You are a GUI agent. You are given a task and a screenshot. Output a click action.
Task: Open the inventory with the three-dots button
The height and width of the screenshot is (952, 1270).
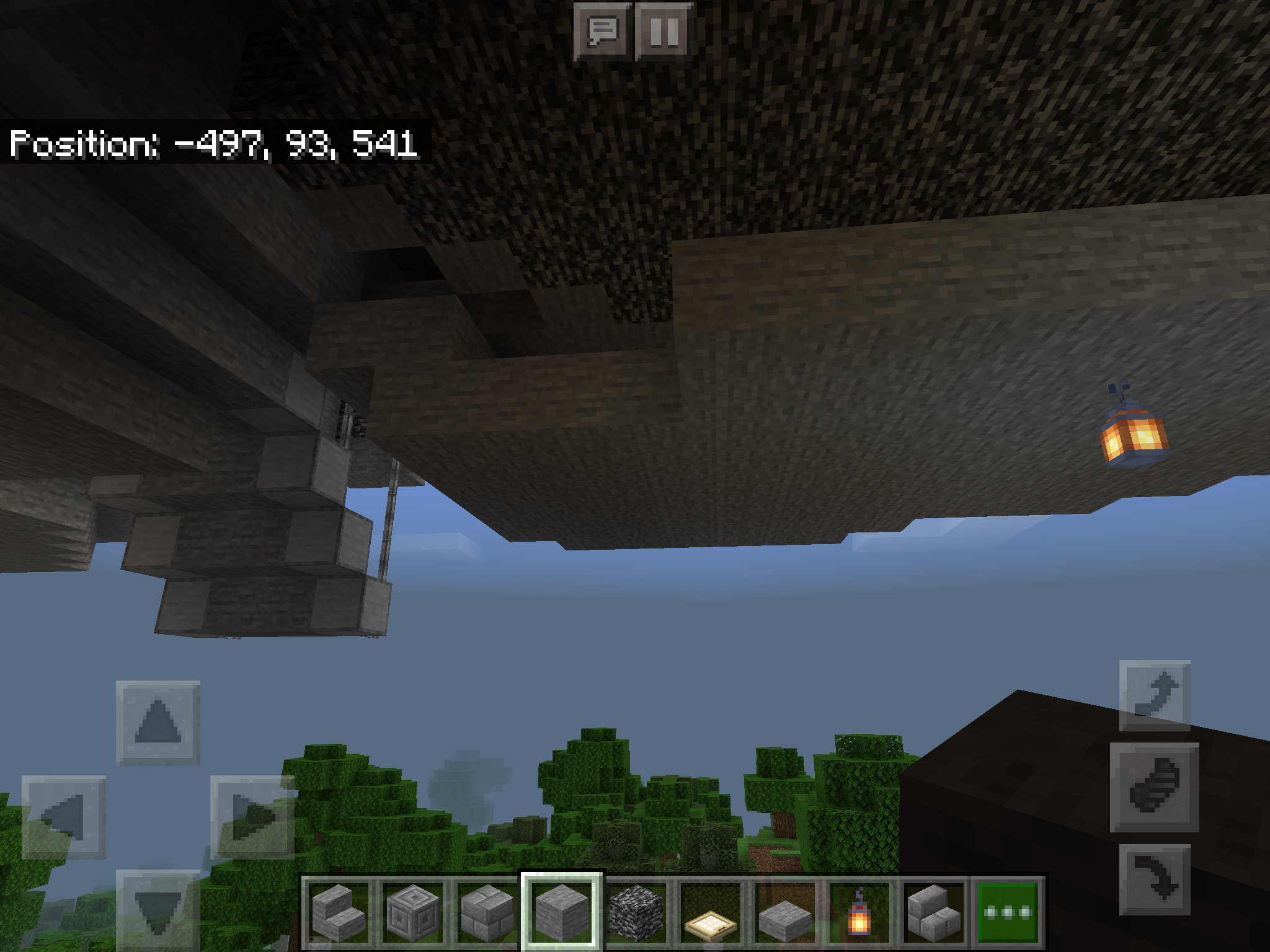(1008, 912)
